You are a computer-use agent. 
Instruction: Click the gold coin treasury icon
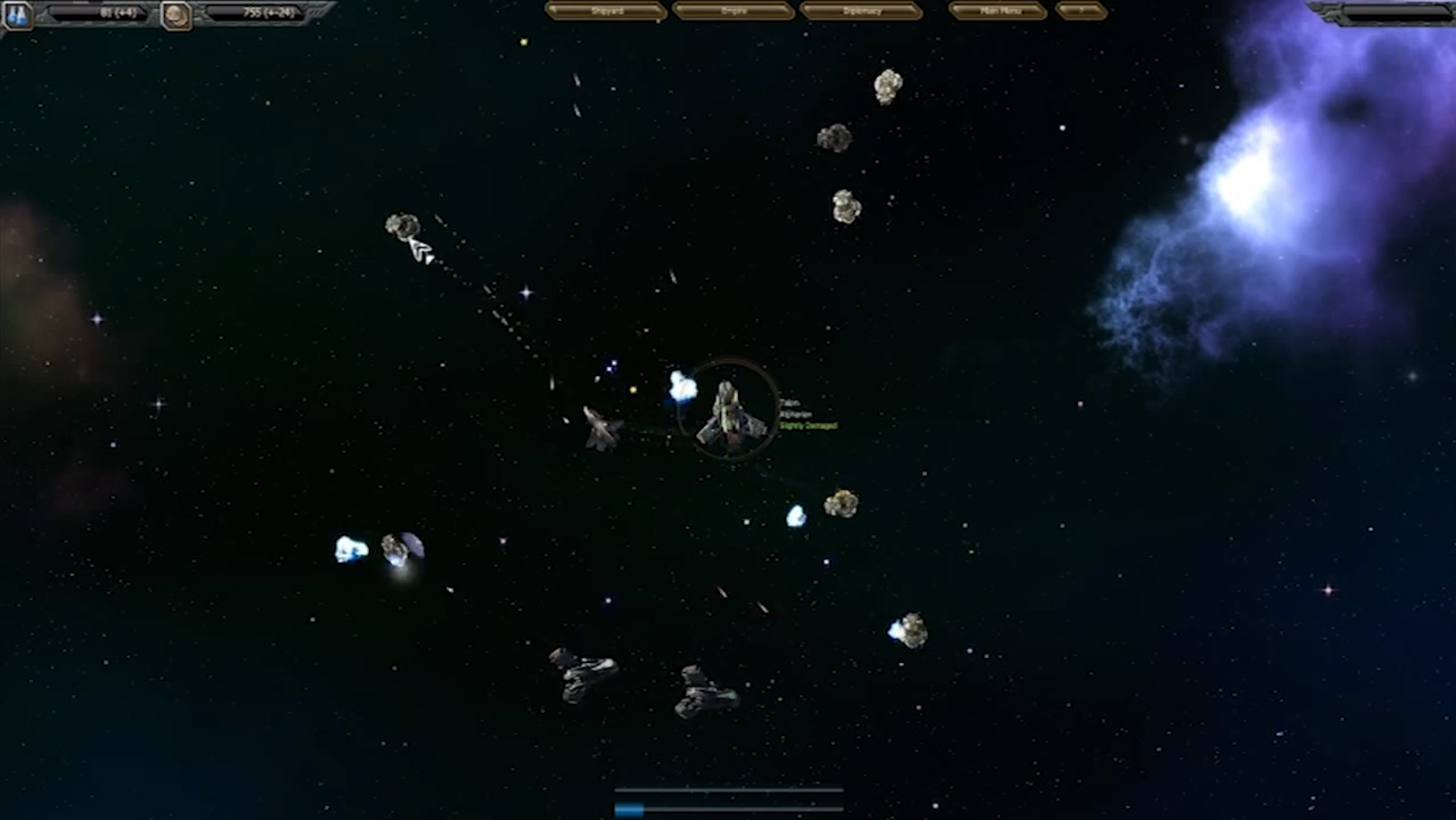pos(177,15)
